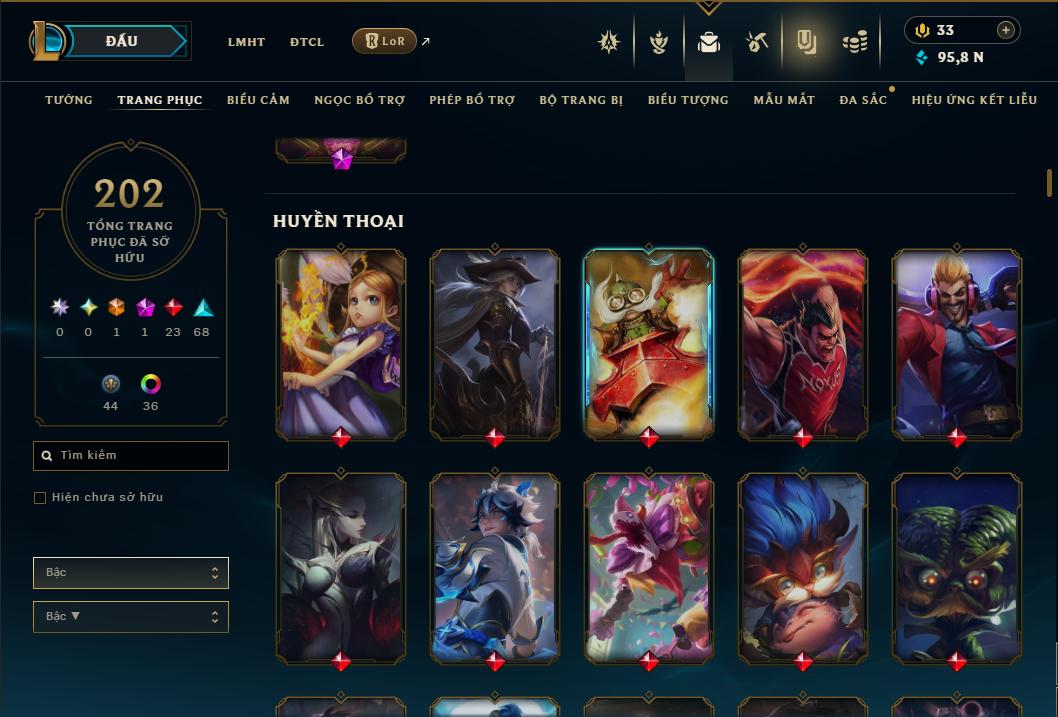Toggle the Hiện chưa sở hữu checkbox

[x=40, y=498]
